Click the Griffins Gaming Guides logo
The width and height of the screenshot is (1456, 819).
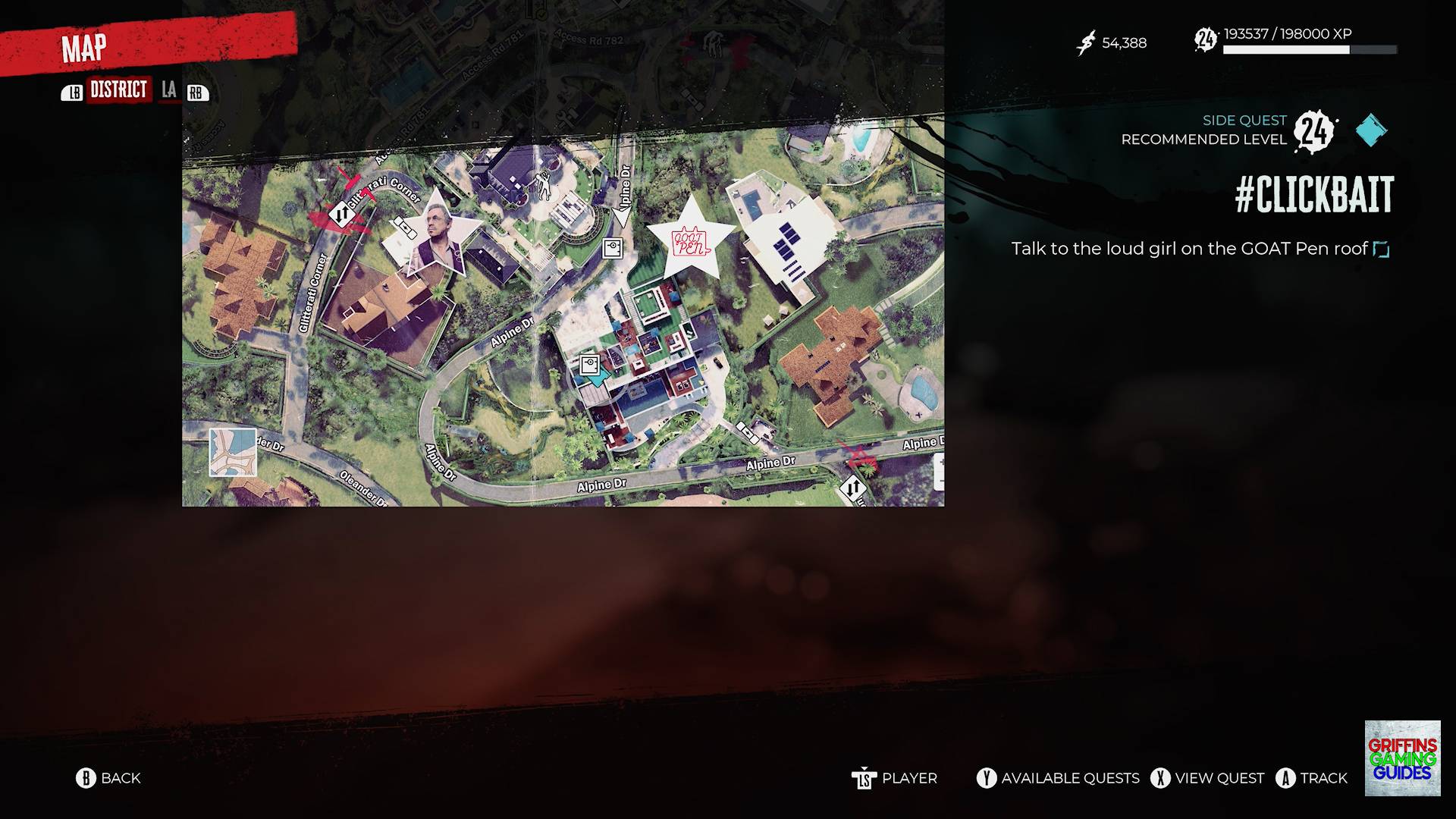pos(1402,758)
